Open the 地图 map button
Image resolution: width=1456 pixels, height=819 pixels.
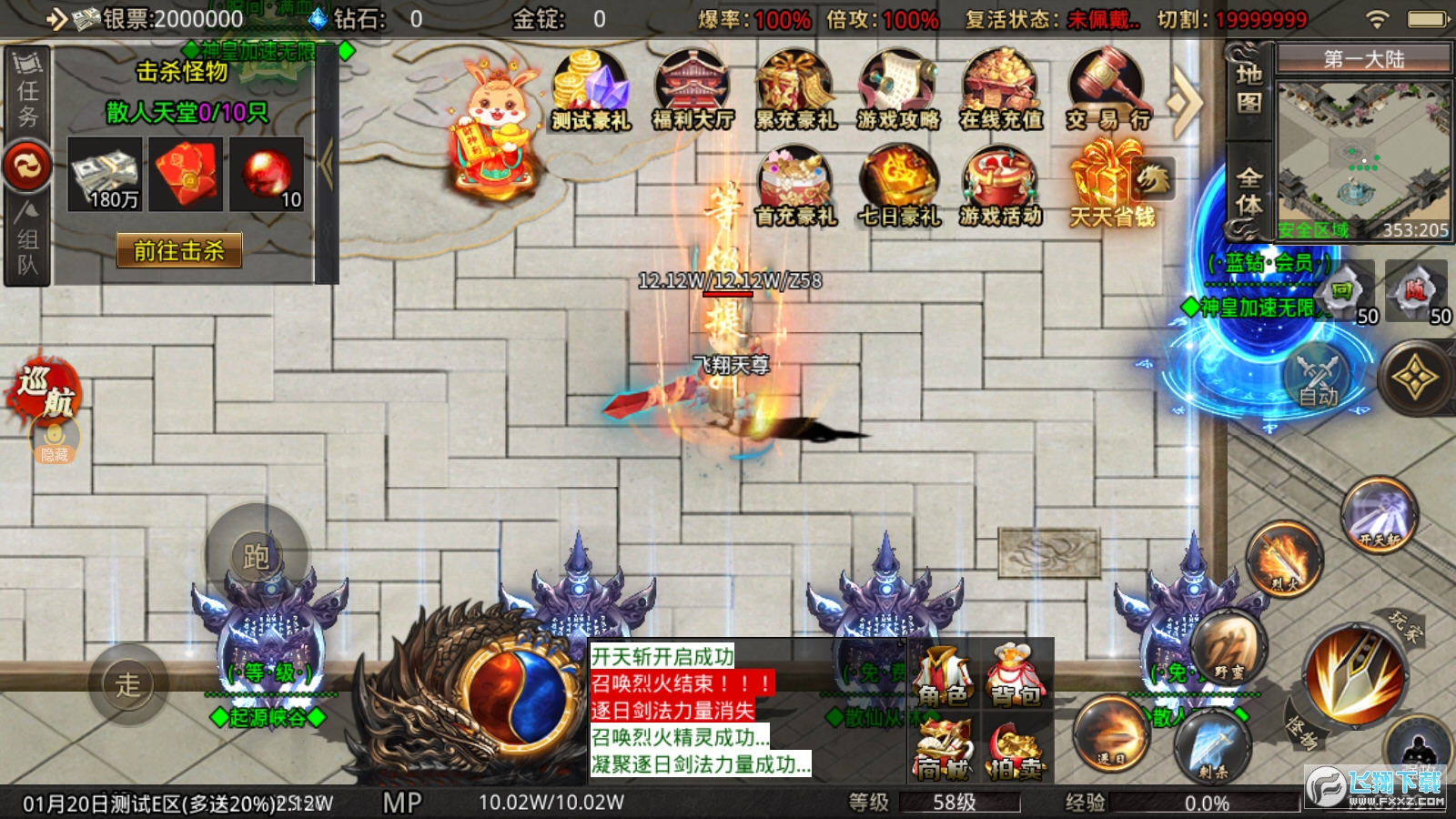1249,89
